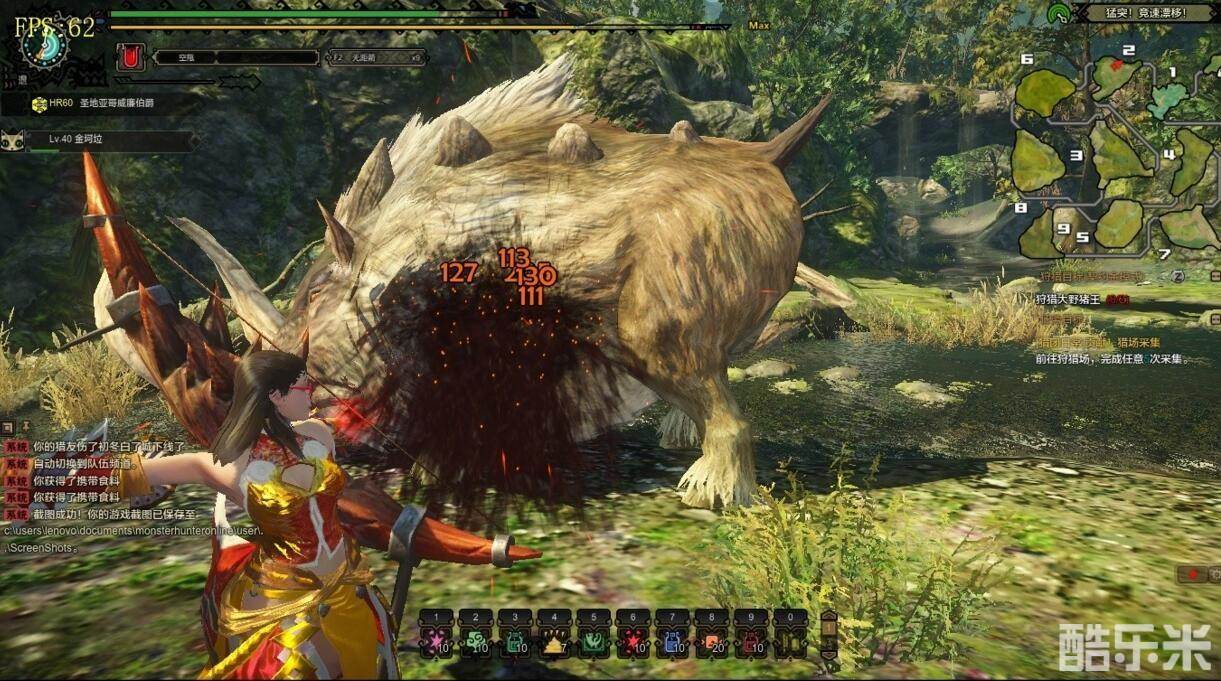Use the red star item in slot 6

pyautogui.click(x=632, y=641)
